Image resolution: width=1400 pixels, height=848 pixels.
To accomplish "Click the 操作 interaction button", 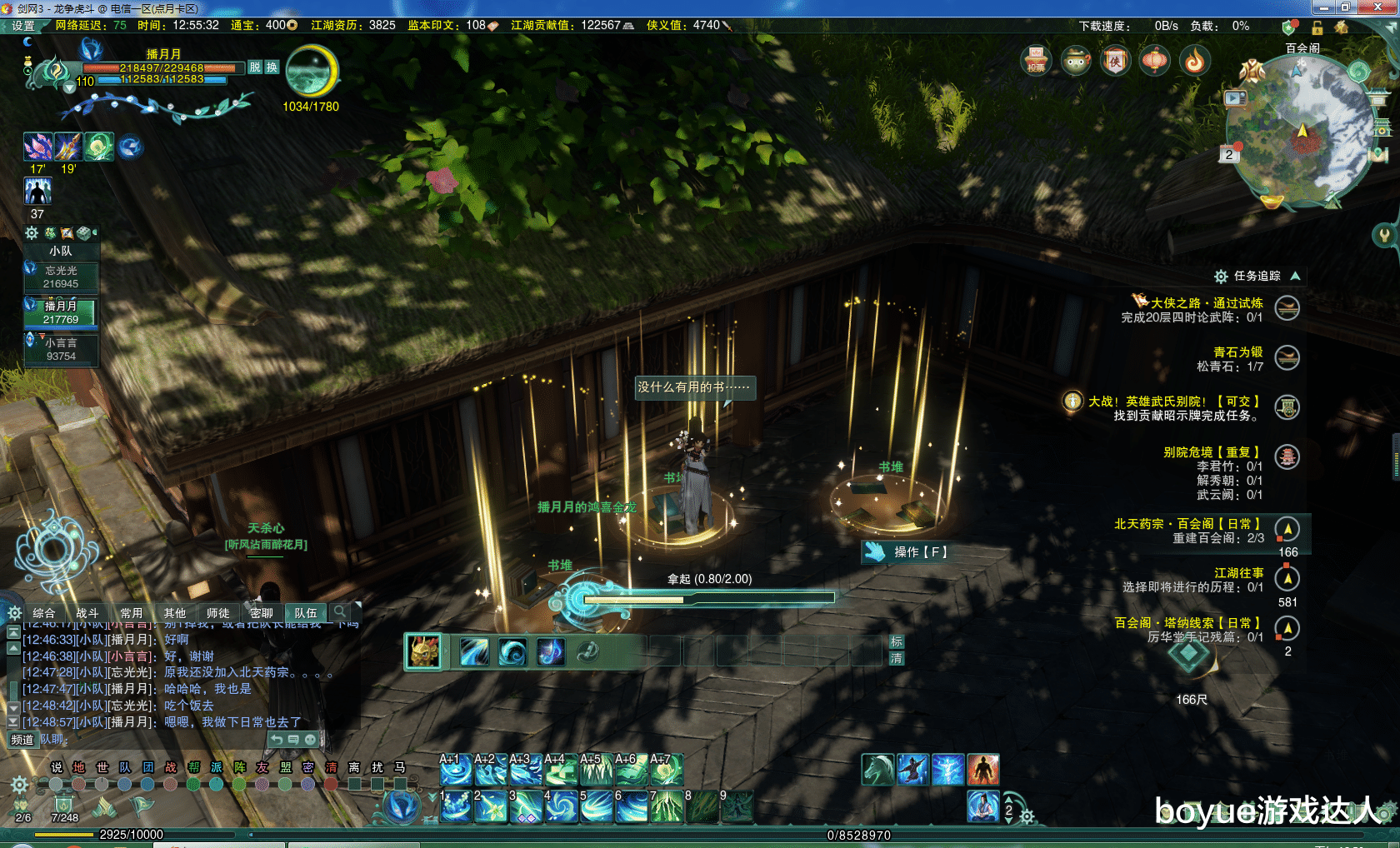I will (908, 551).
